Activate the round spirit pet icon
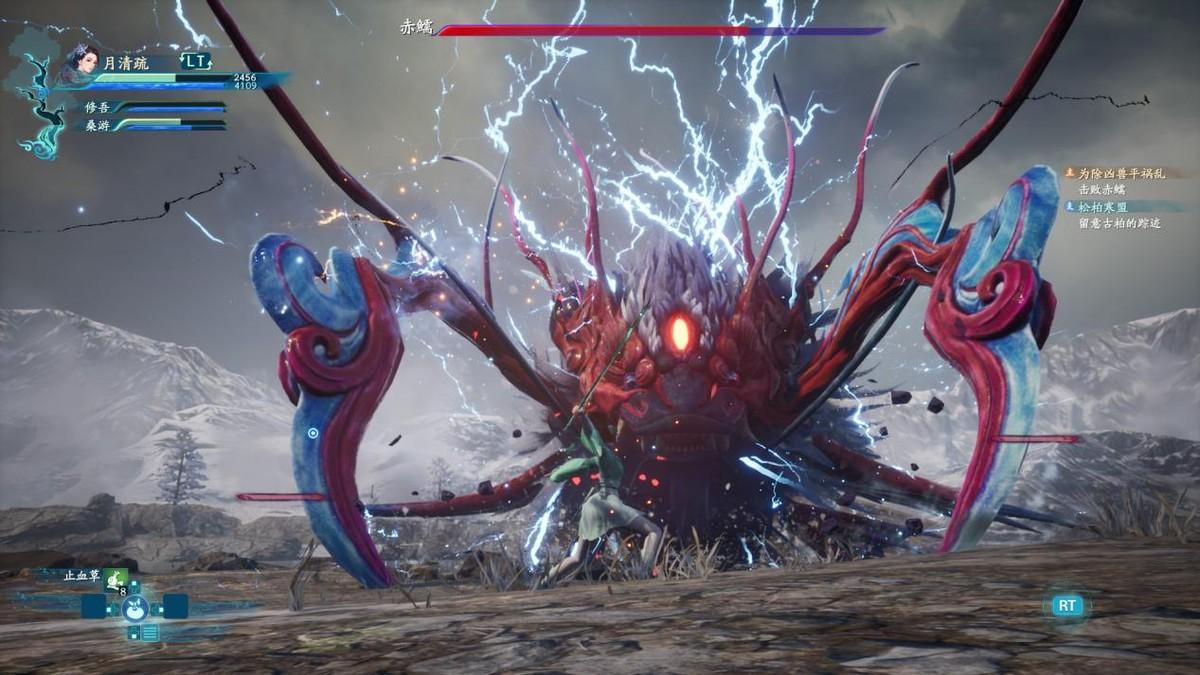The height and width of the screenshot is (675, 1200). pos(135,606)
